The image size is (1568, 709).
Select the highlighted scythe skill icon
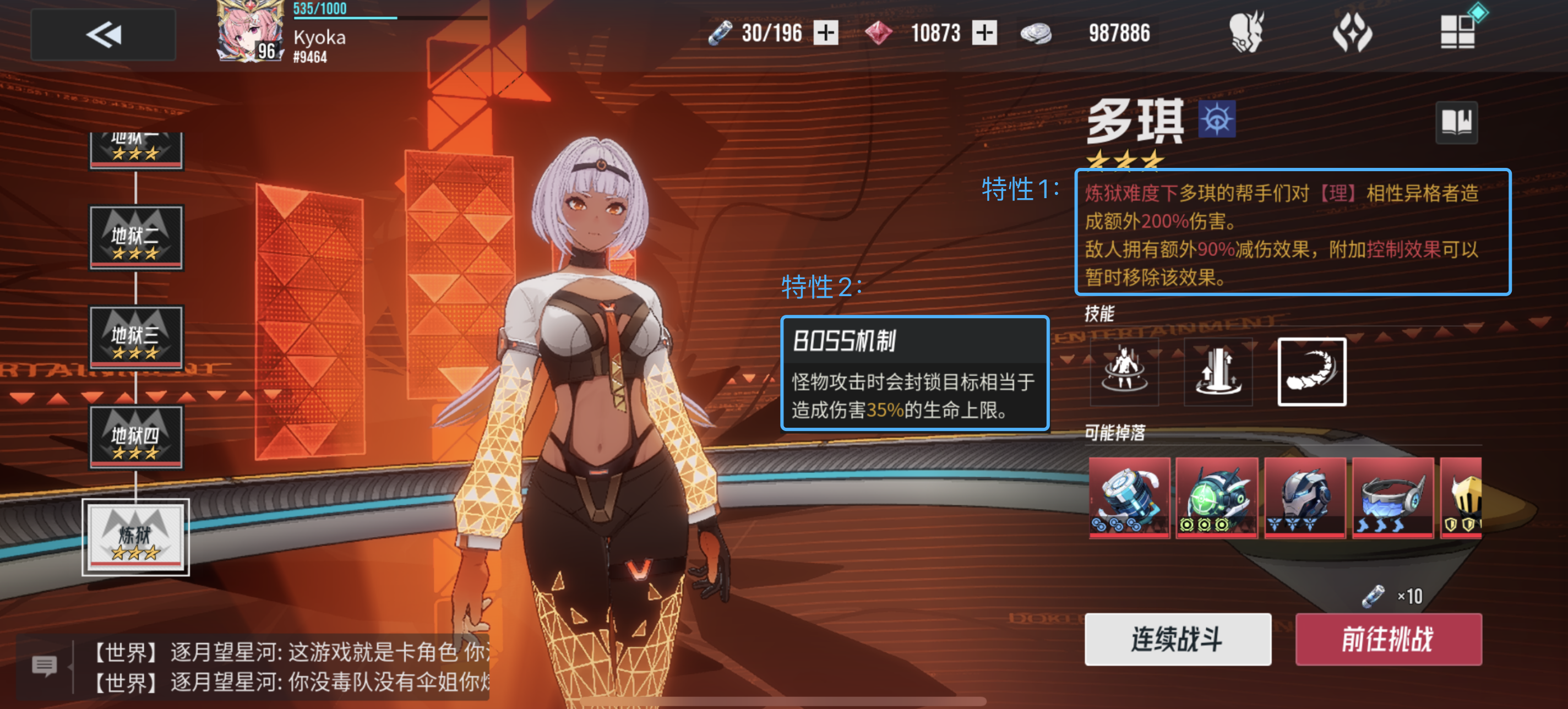(1313, 372)
